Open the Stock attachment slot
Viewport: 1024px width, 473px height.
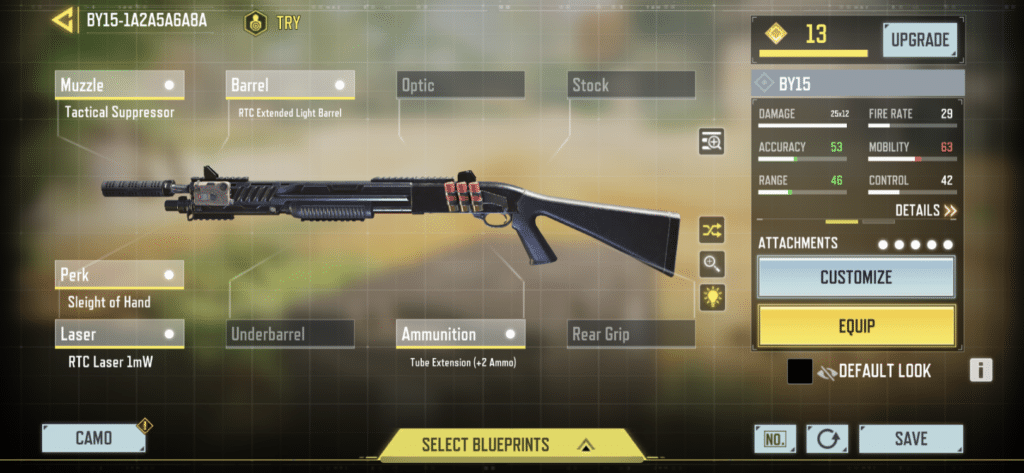click(631, 85)
